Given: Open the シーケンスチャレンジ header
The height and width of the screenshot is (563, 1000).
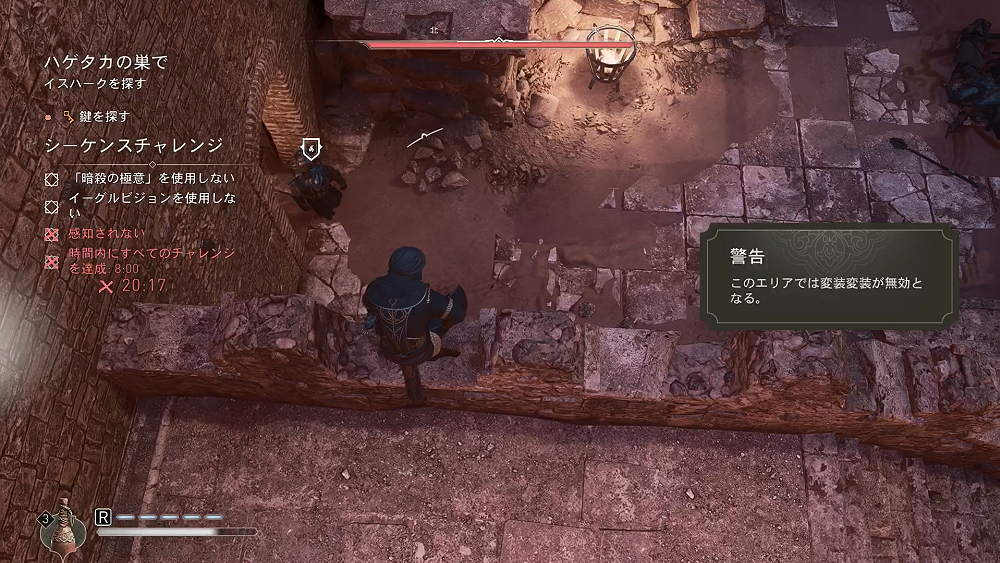Looking at the screenshot, I should tap(133, 146).
